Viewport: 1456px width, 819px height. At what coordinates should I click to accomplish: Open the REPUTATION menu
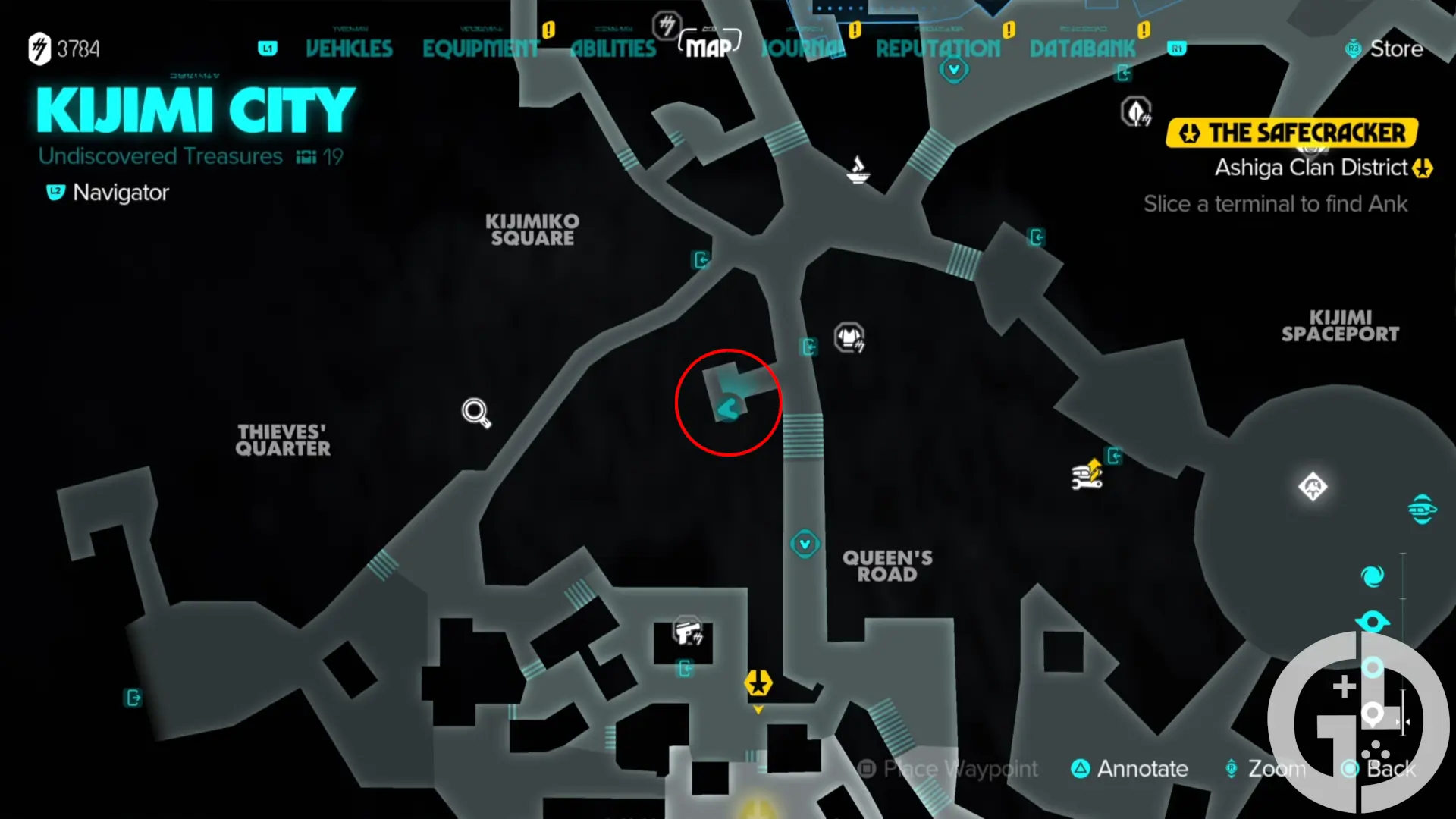click(x=938, y=49)
